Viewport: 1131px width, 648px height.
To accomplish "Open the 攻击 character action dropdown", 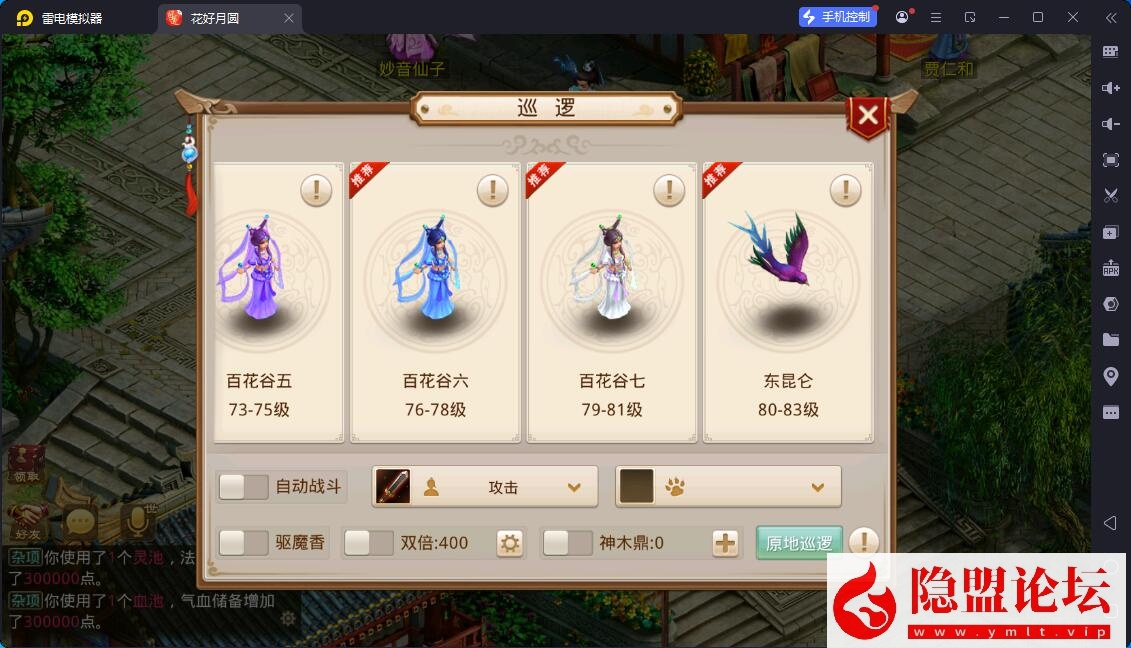I will tap(485, 487).
